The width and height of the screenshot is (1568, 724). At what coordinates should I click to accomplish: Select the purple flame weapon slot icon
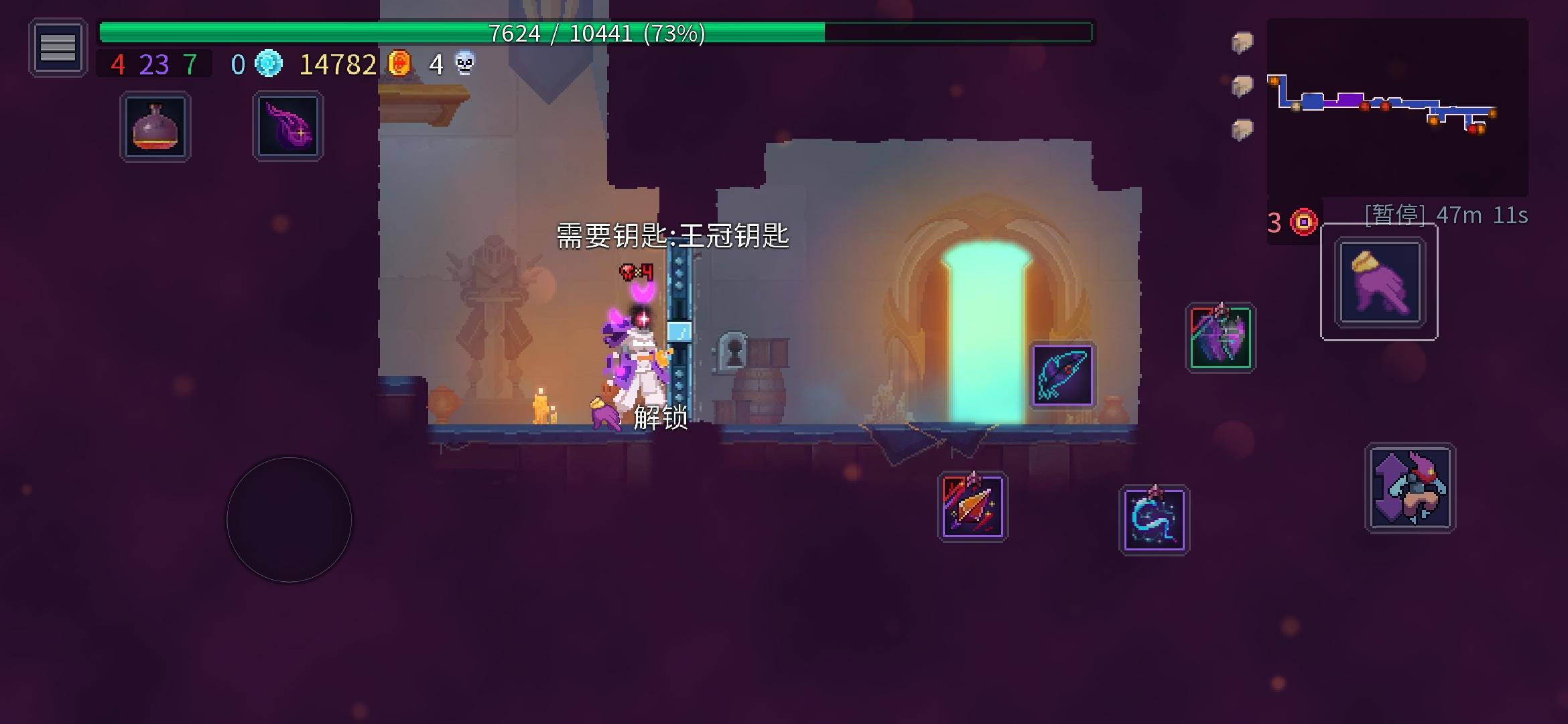[288, 125]
